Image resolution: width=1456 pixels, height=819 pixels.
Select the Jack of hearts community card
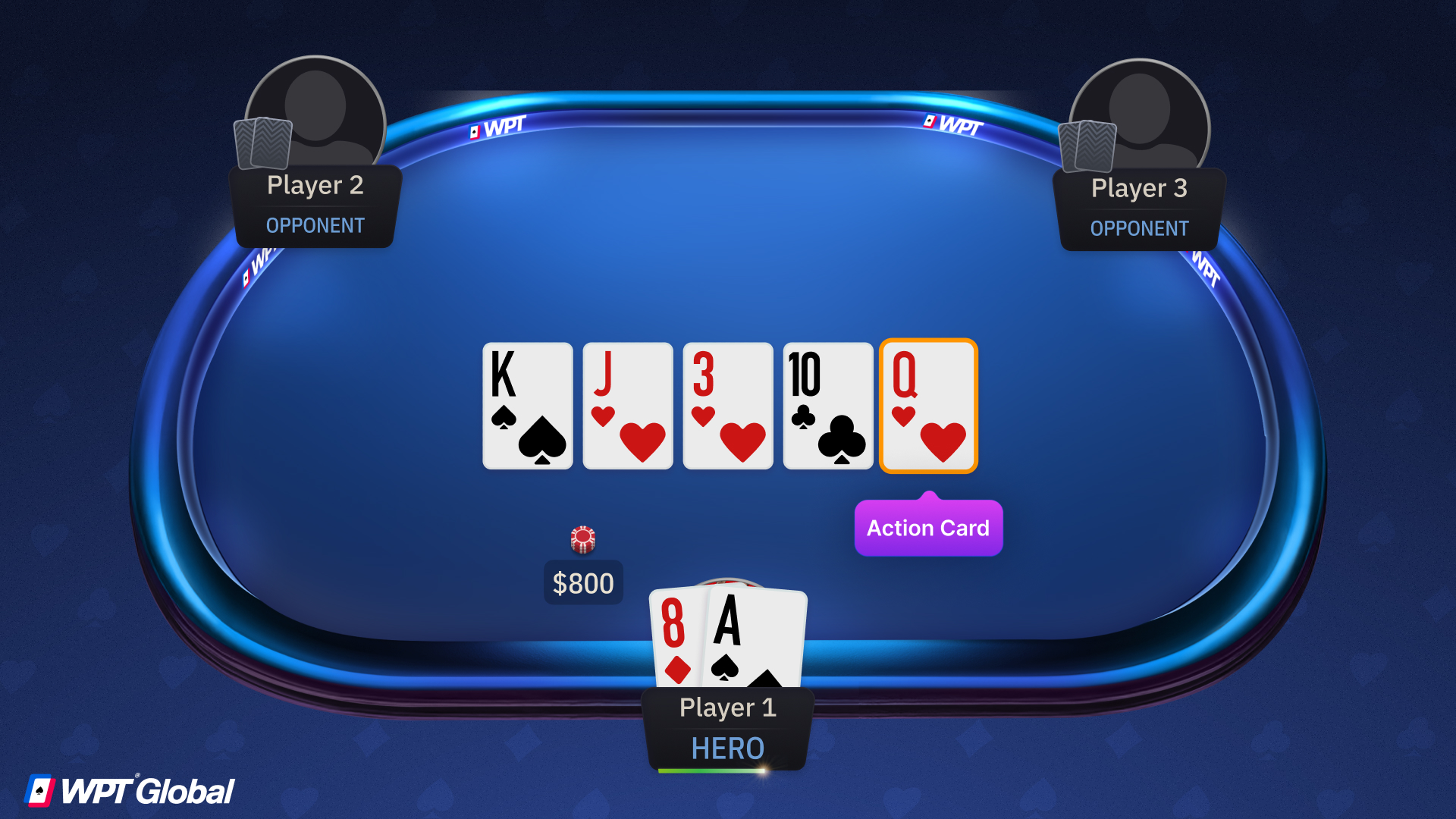[x=627, y=406]
